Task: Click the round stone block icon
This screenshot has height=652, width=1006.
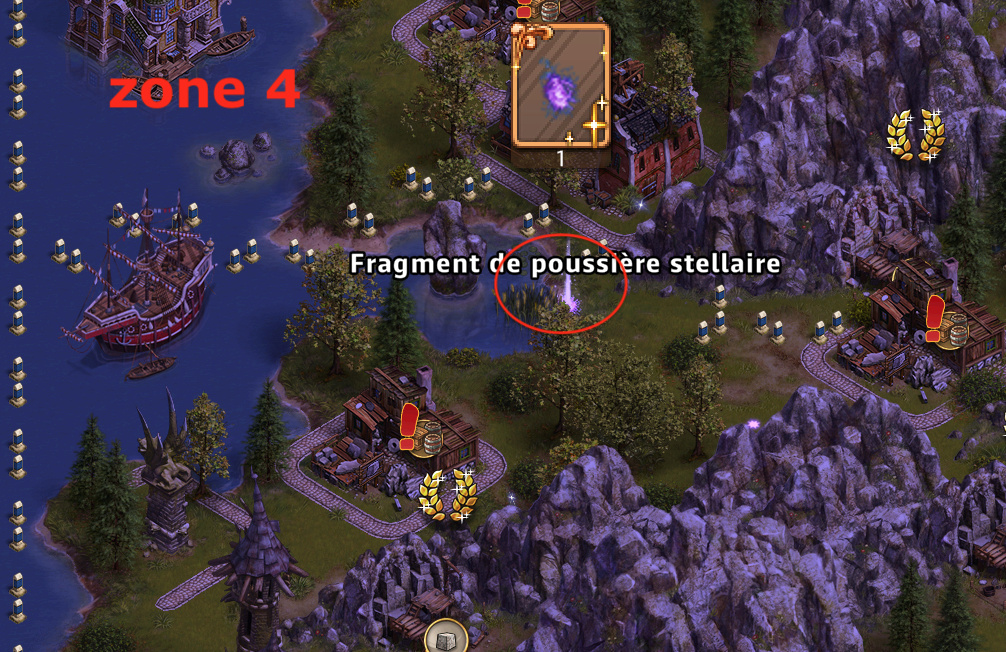Action: [445, 636]
